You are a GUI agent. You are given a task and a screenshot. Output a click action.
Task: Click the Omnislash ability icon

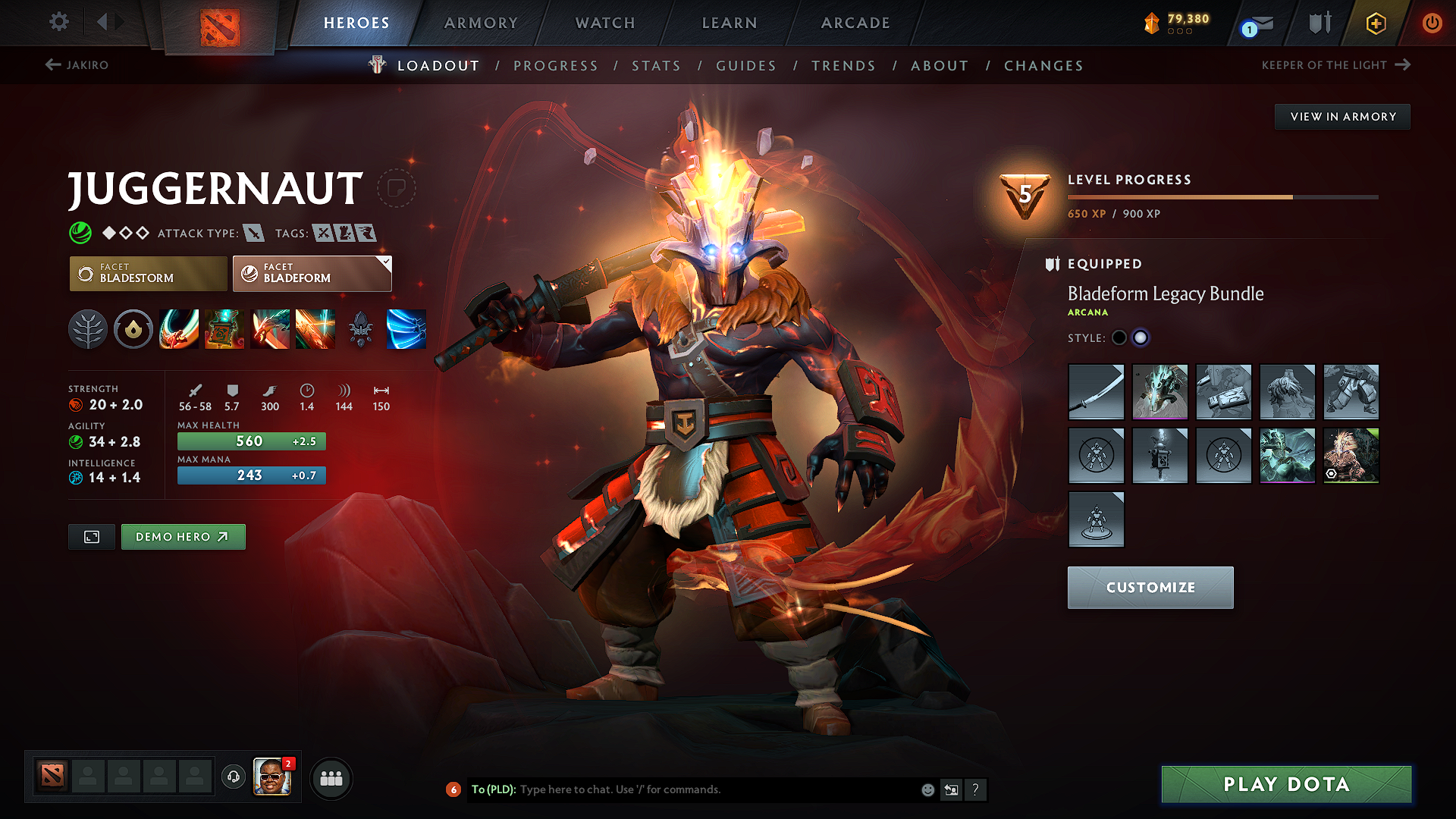pyautogui.click(x=315, y=329)
